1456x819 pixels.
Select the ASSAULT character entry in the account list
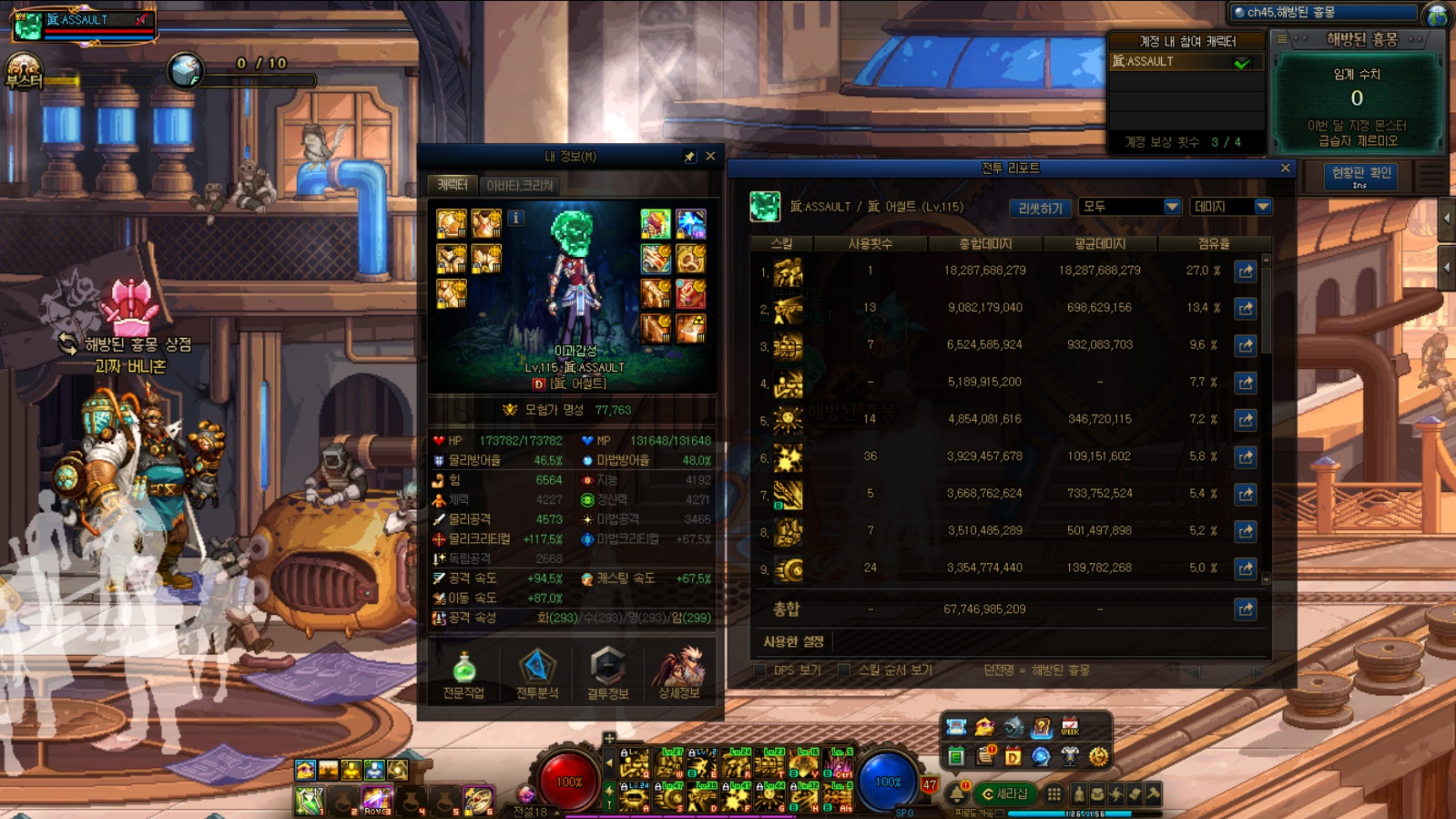coord(1183,62)
